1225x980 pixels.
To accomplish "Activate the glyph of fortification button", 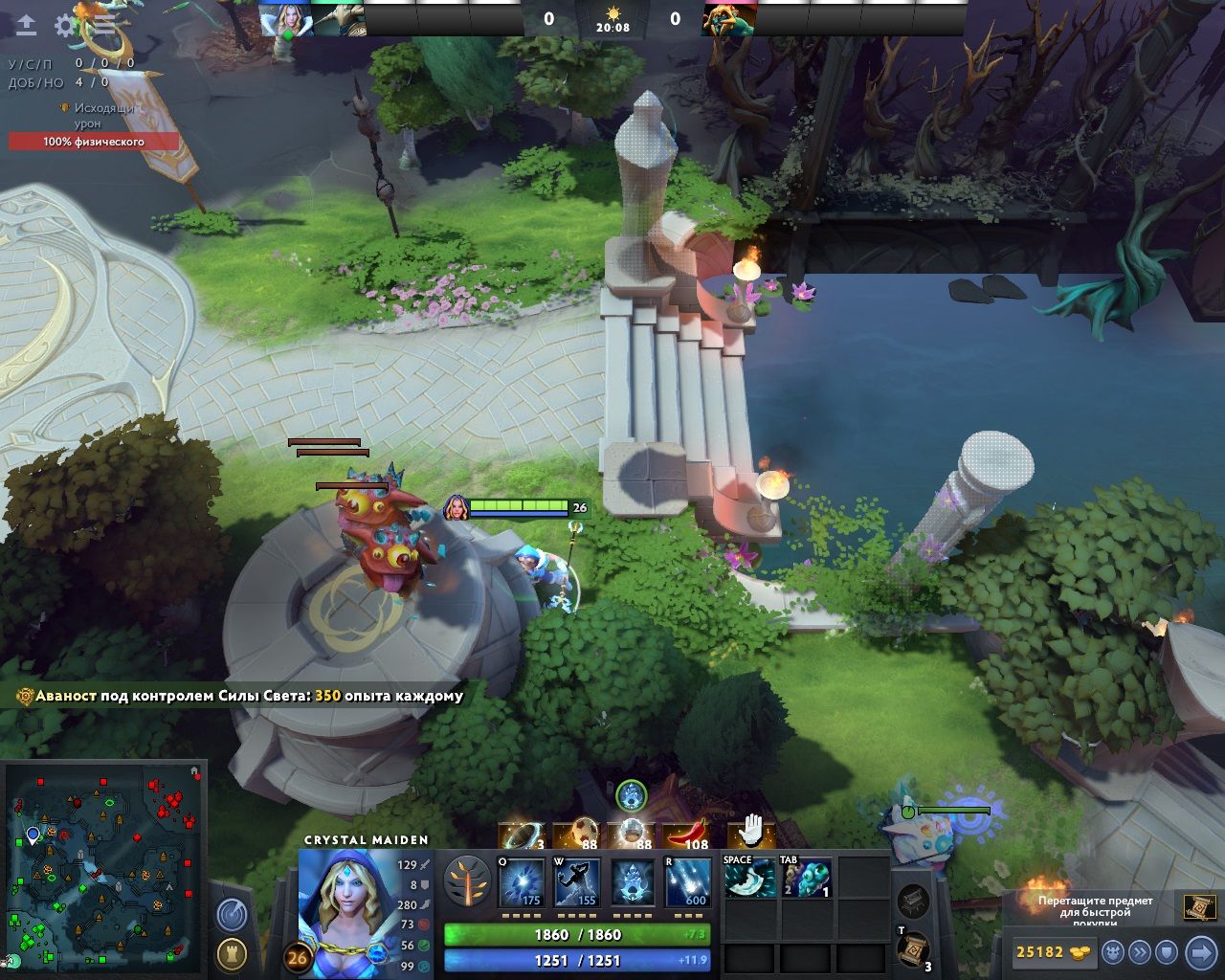I will (231, 954).
